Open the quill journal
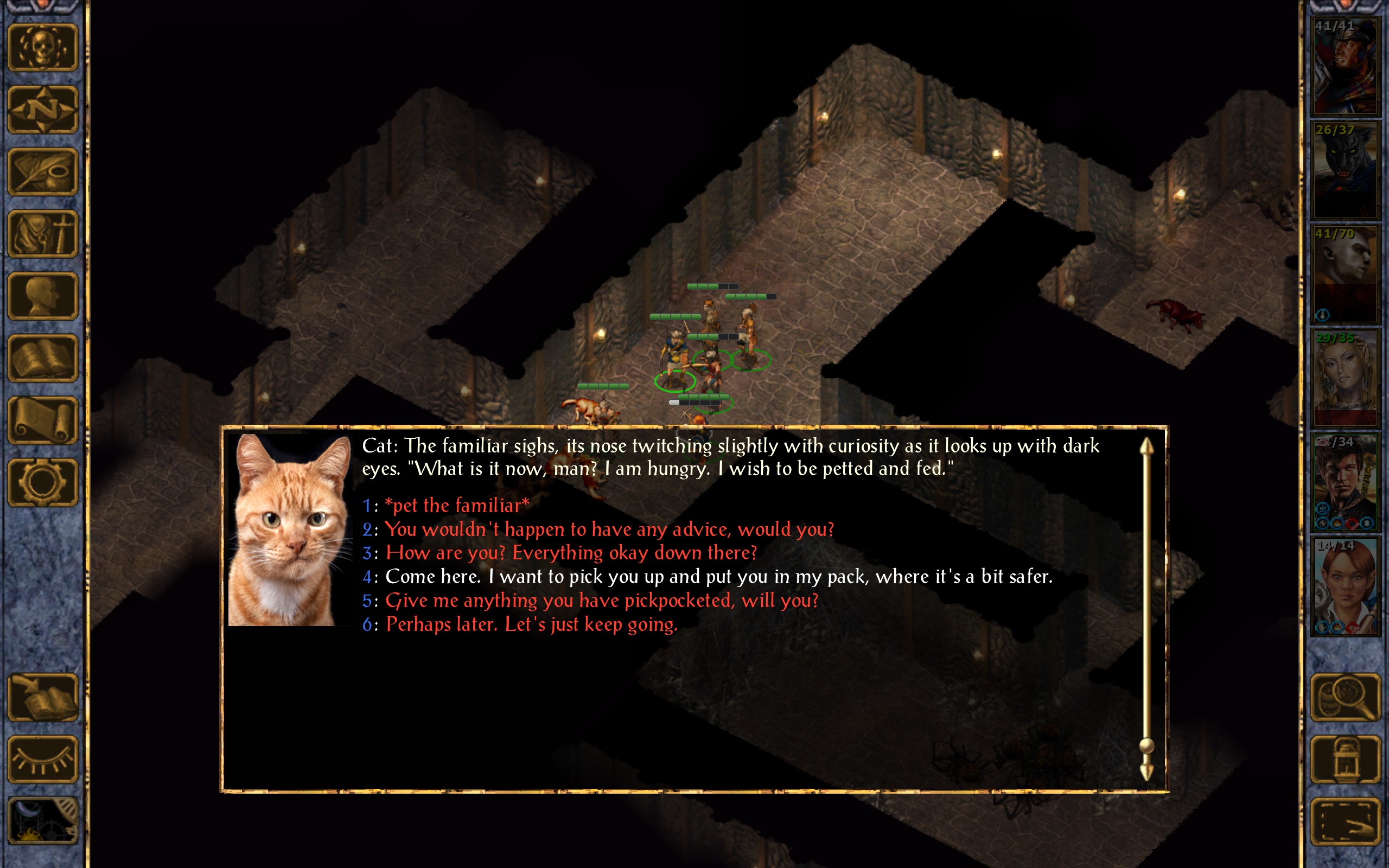This screenshot has height=868, width=1389. tap(42, 171)
